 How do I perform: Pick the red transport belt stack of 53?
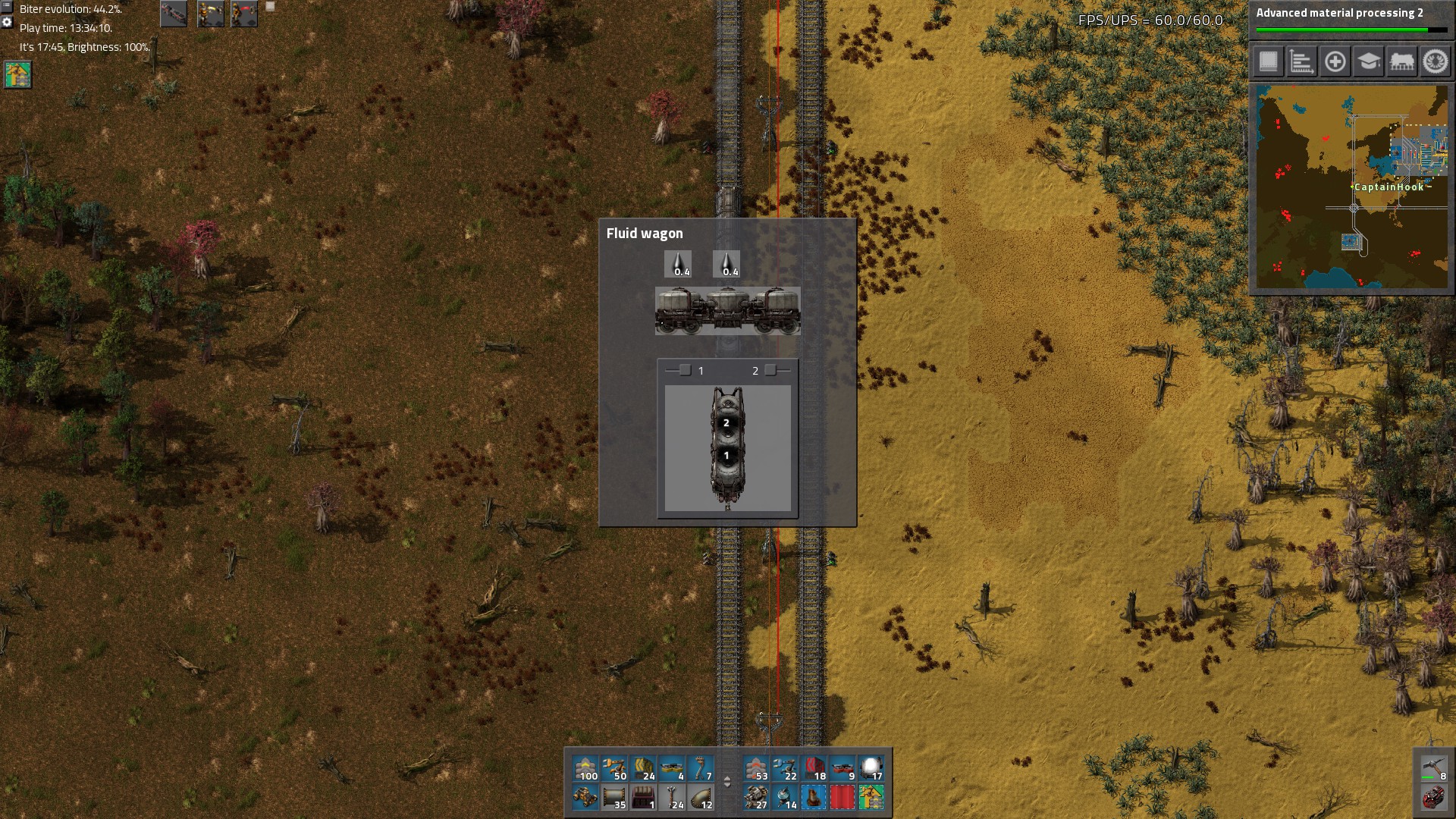tap(756, 768)
